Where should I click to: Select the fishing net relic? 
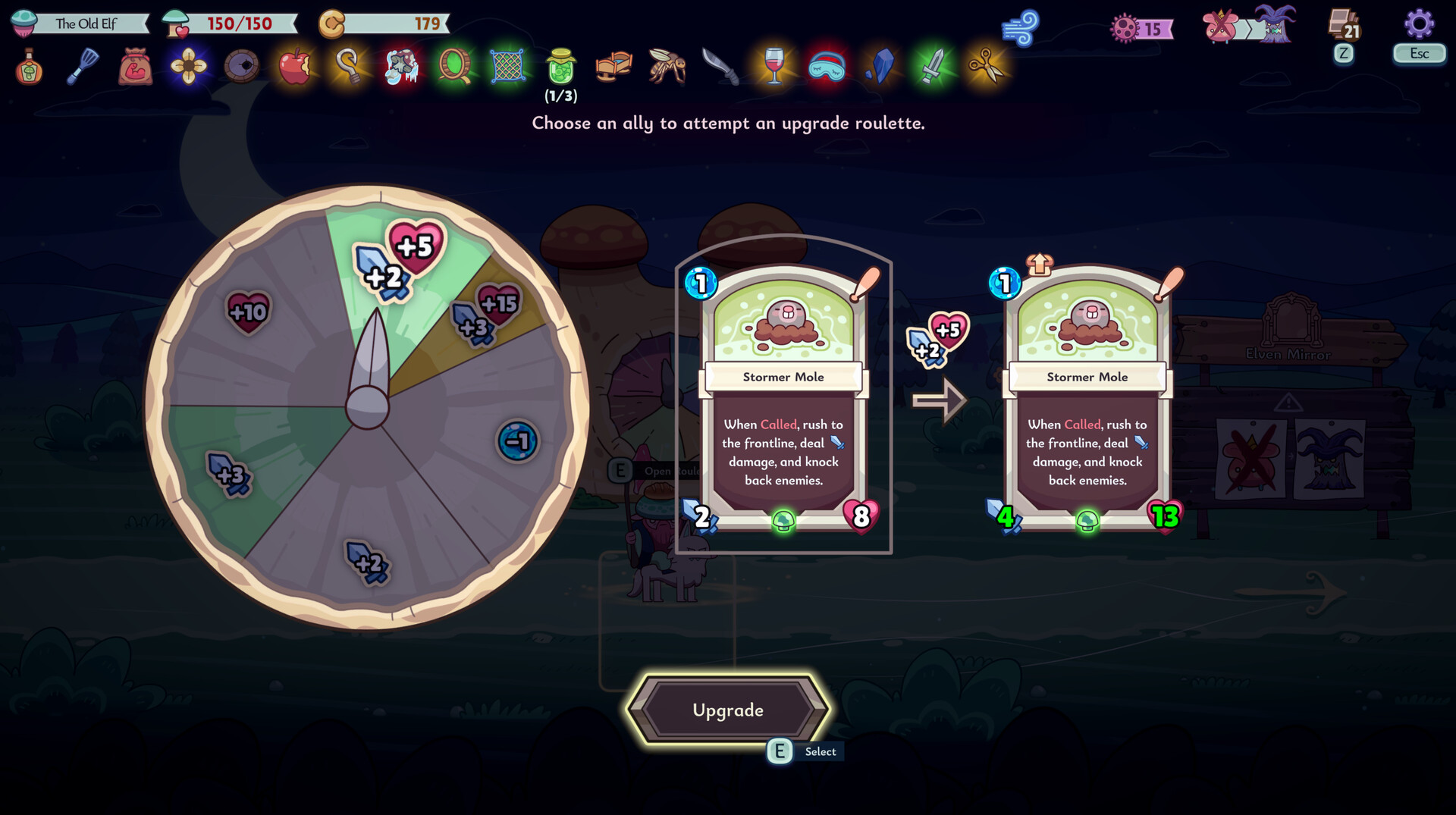click(508, 67)
